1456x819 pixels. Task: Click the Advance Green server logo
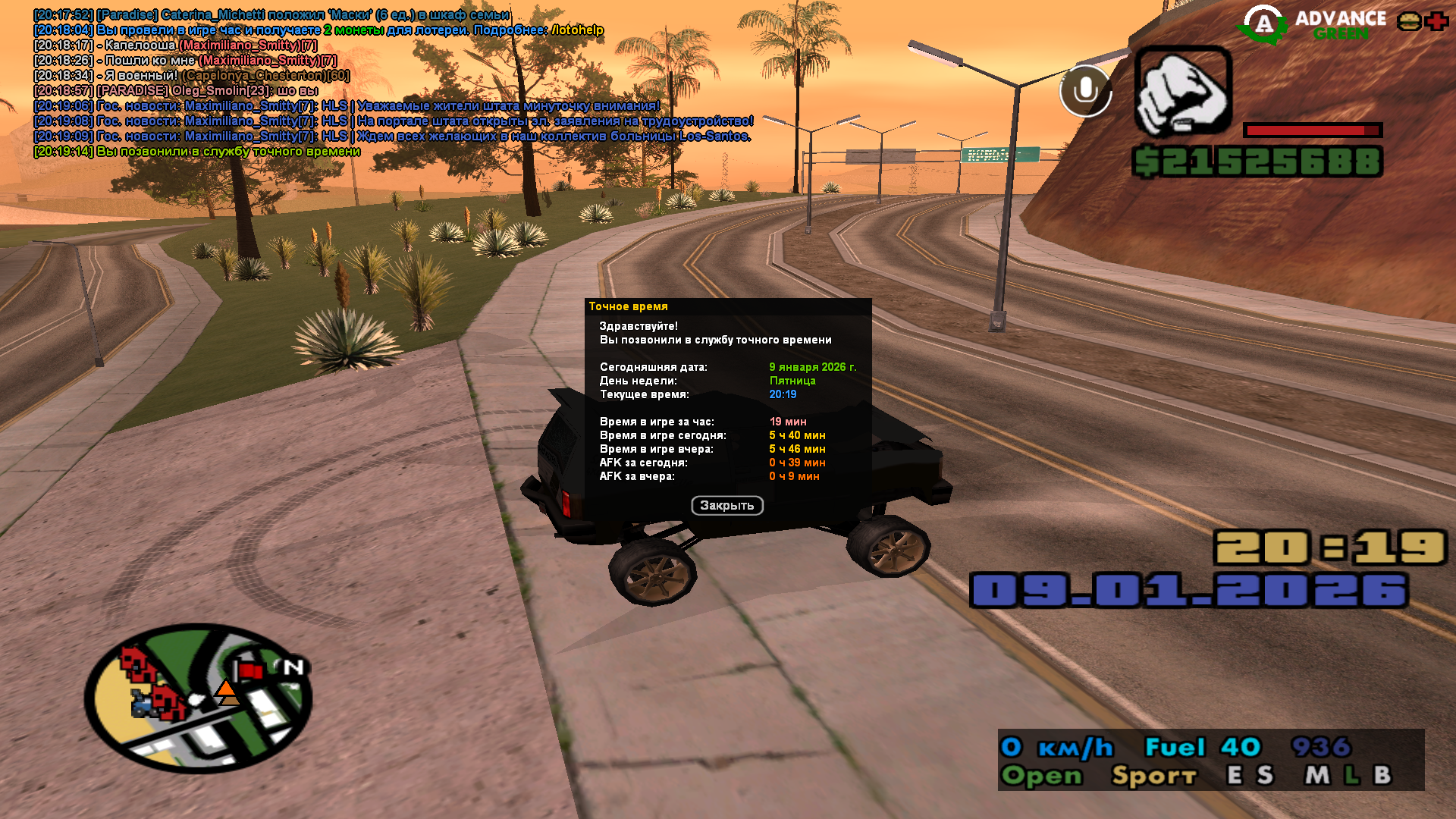point(1313,25)
